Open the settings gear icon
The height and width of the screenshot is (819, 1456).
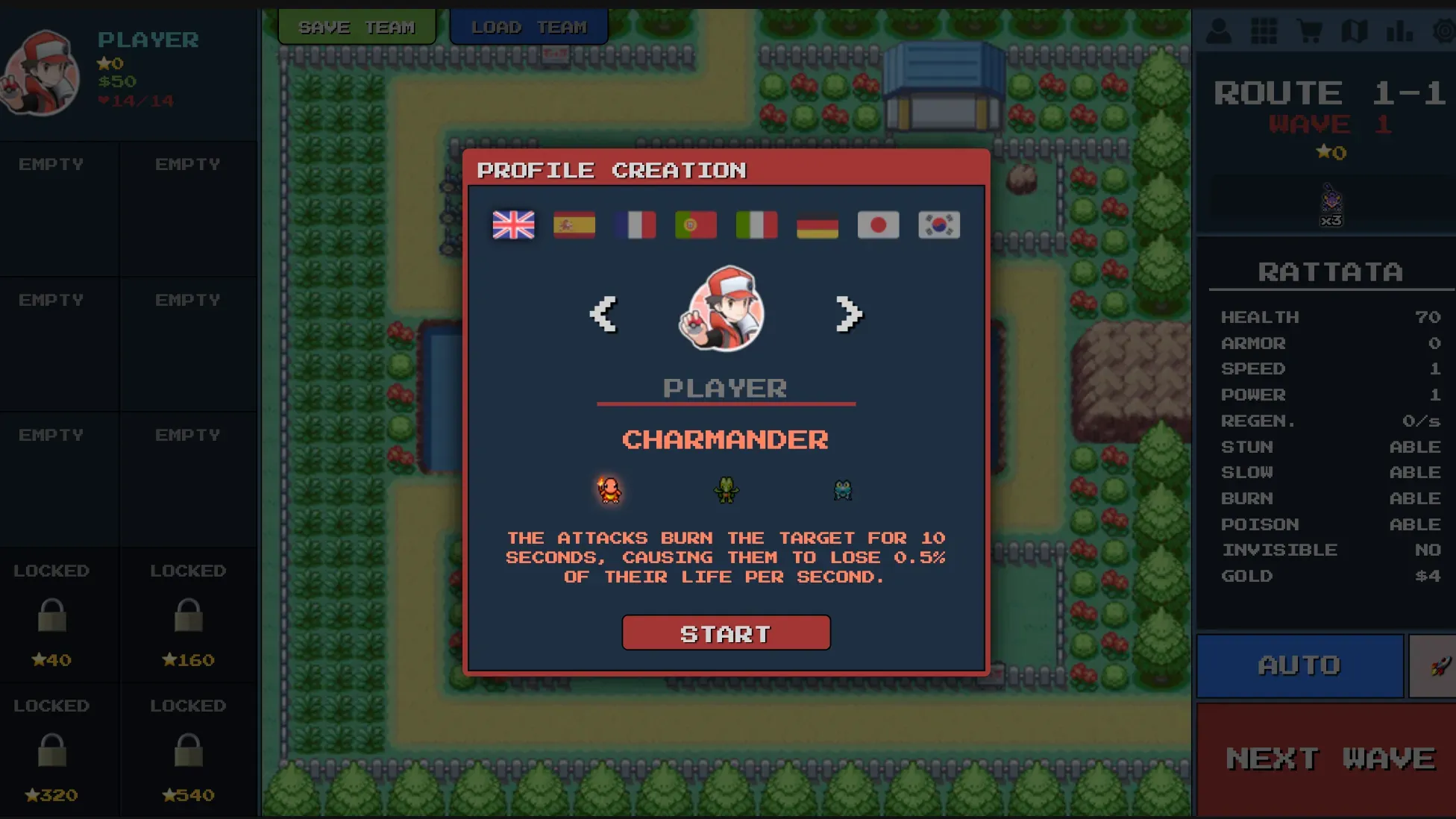coord(1444,31)
